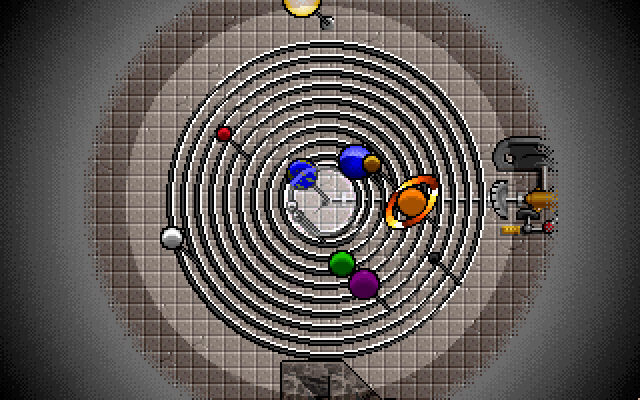Select the blue and green Earth-like planet

click(302, 174)
